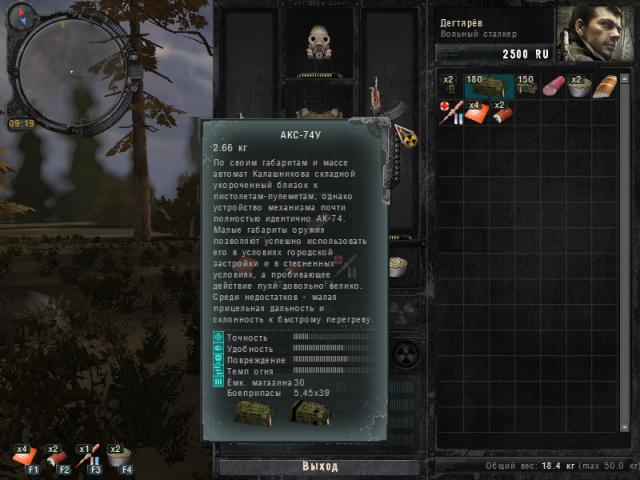Select the x2 item in first inventory slot
This screenshot has width=640, height=480.
[x=450, y=86]
